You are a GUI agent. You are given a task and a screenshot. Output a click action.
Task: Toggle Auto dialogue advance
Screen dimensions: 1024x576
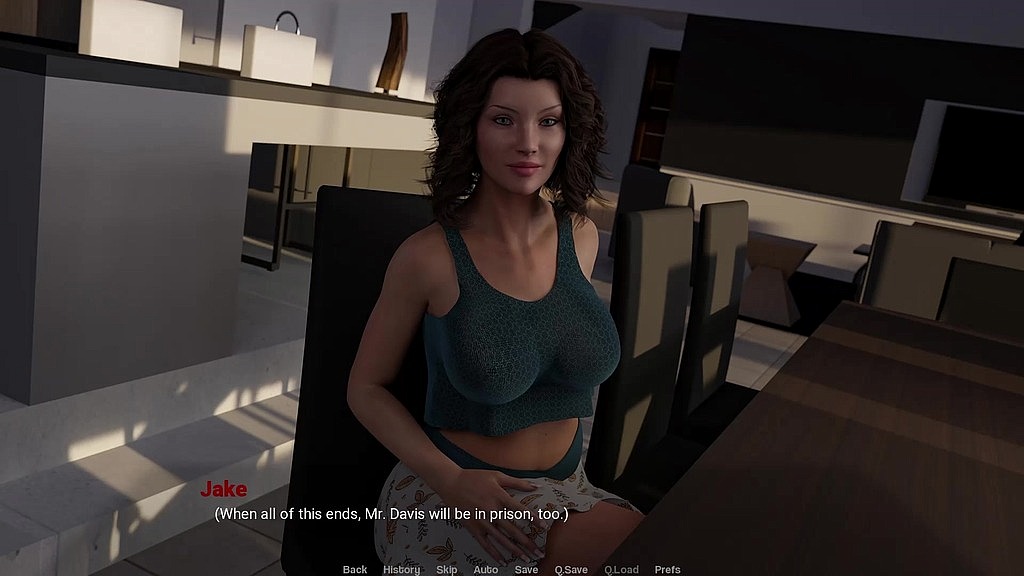486,569
